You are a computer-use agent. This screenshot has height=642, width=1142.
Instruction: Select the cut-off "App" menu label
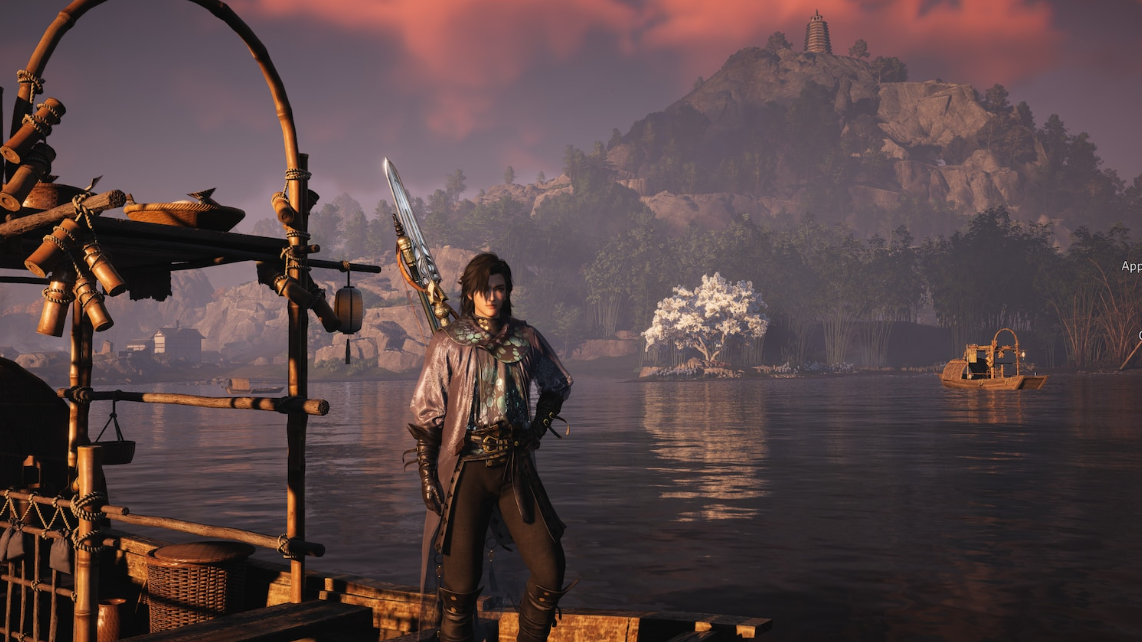tap(1131, 266)
